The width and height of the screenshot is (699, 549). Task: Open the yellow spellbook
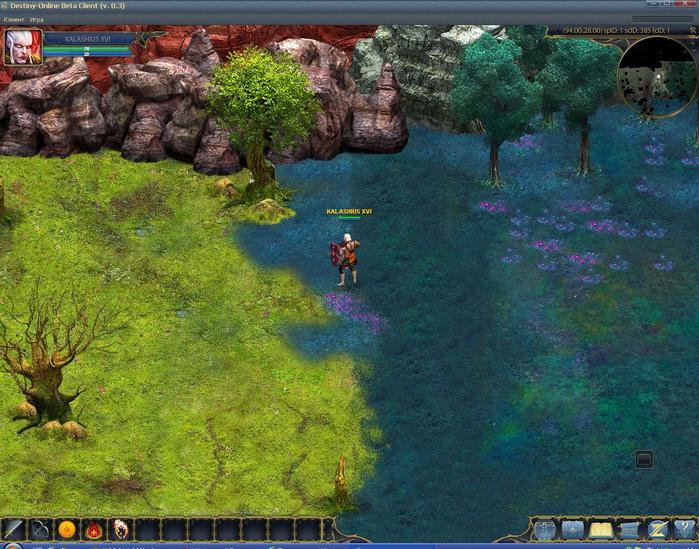click(601, 529)
